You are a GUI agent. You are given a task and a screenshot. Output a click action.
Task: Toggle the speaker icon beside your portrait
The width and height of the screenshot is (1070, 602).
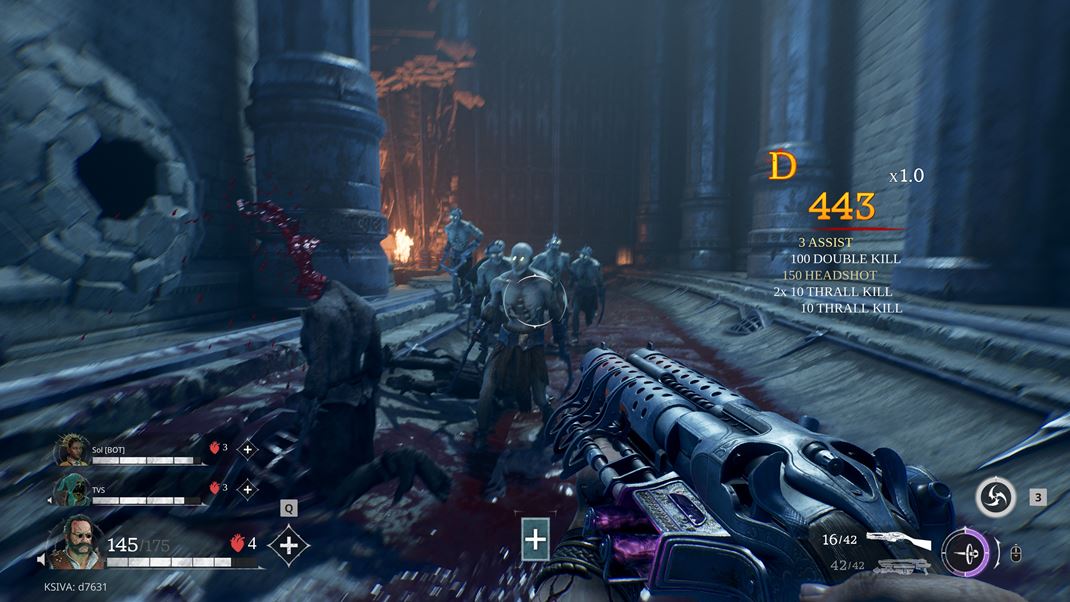coord(43,561)
